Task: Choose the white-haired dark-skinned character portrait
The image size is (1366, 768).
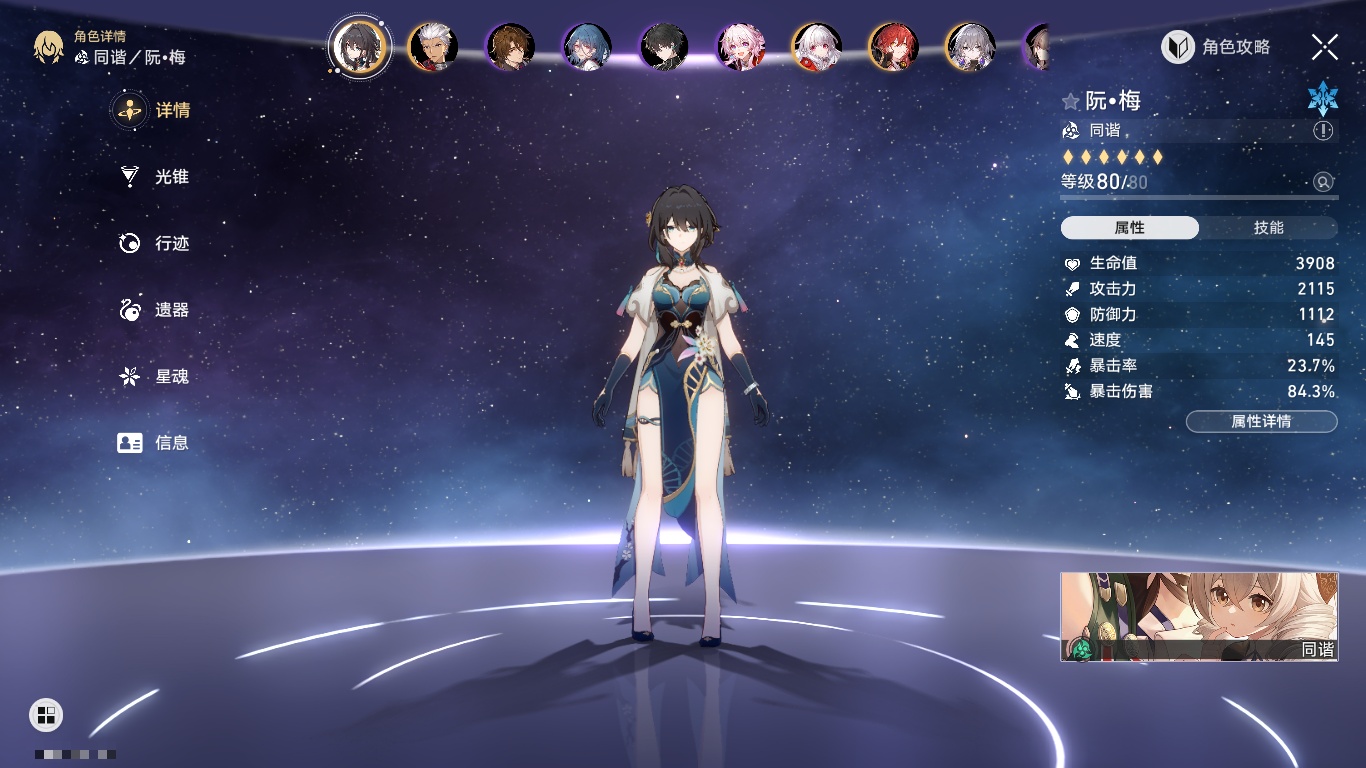Action: [434, 47]
